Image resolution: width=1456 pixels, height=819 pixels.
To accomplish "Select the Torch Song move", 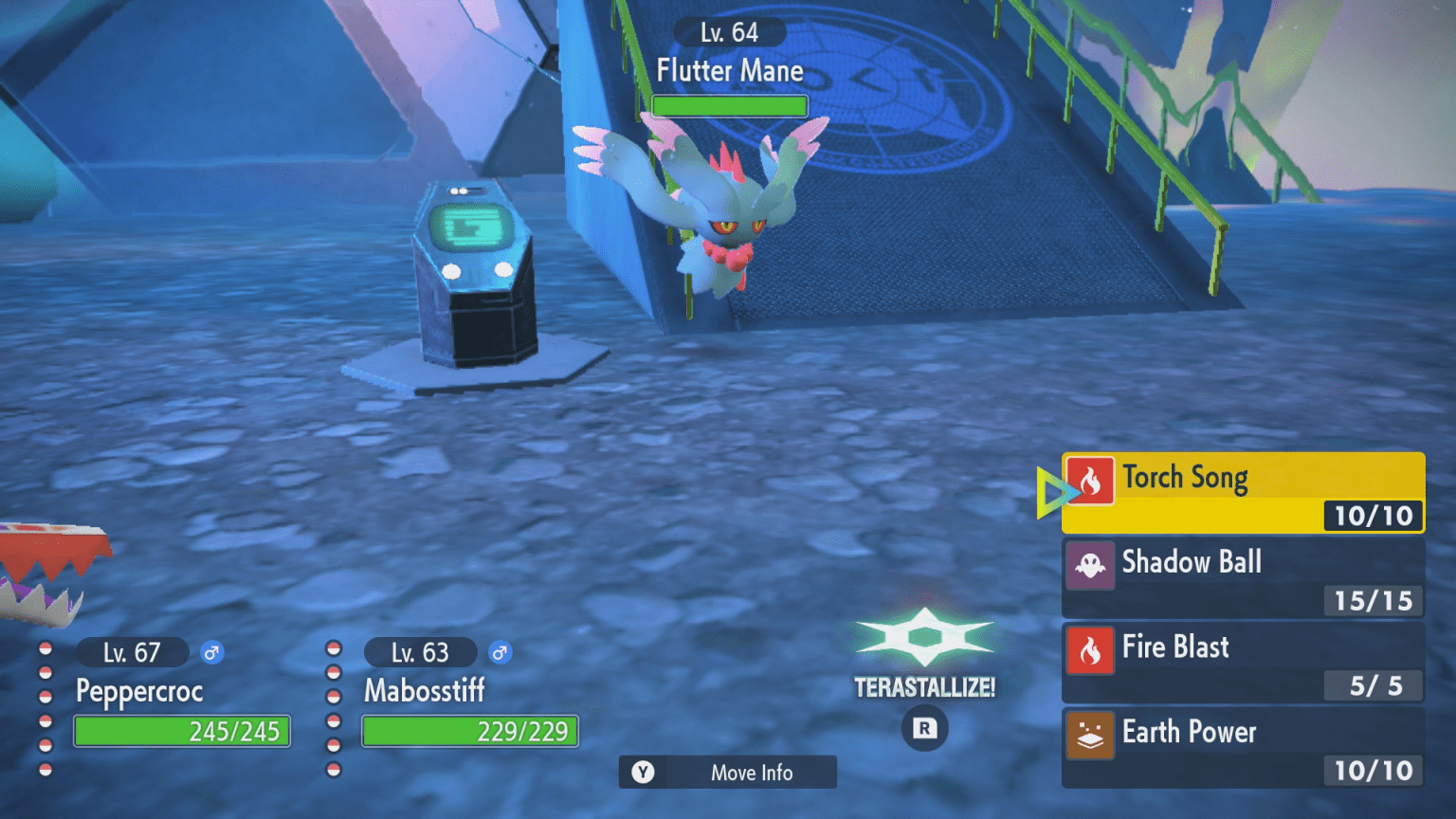I will point(1242,492).
